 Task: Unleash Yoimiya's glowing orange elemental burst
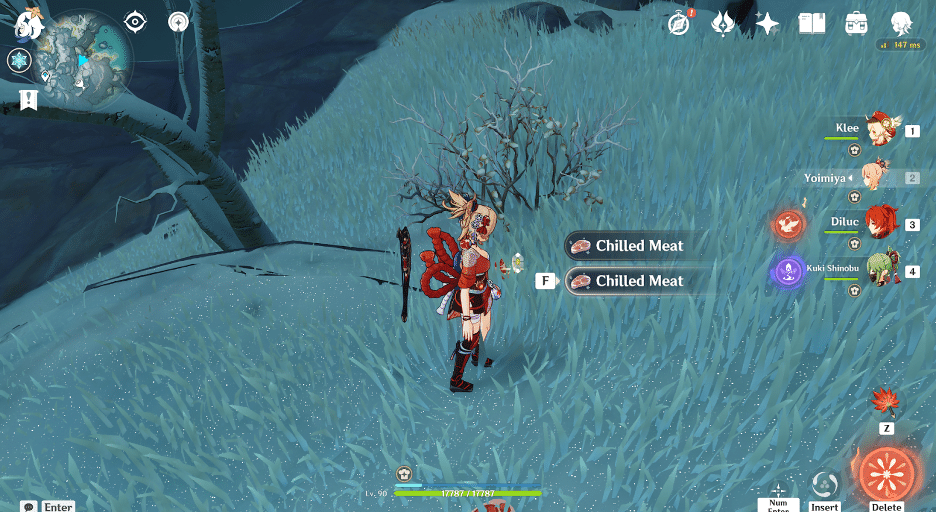point(886,473)
